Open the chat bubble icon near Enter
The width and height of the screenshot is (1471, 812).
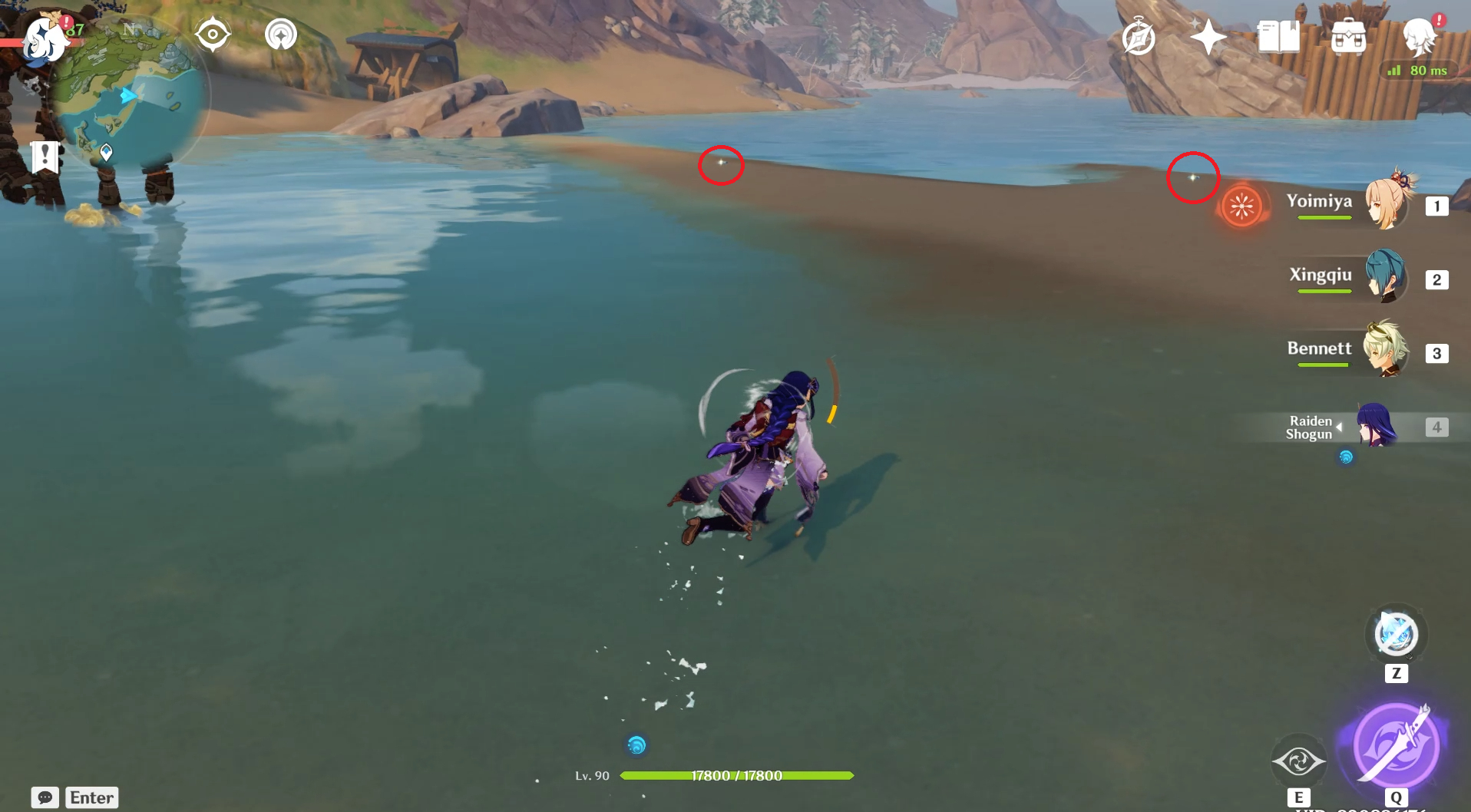click(46, 798)
